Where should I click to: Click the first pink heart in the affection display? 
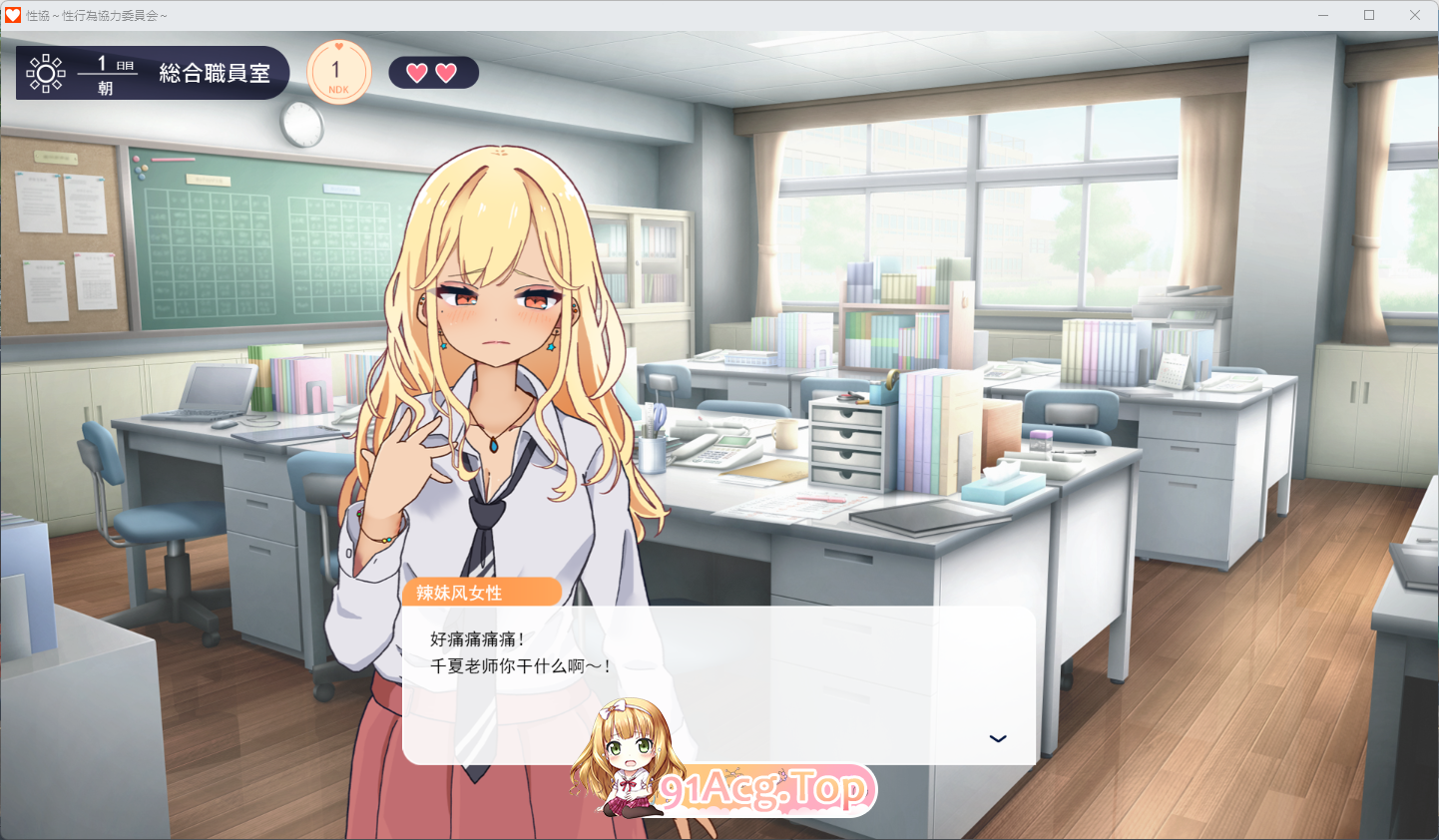[x=418, y=72]
